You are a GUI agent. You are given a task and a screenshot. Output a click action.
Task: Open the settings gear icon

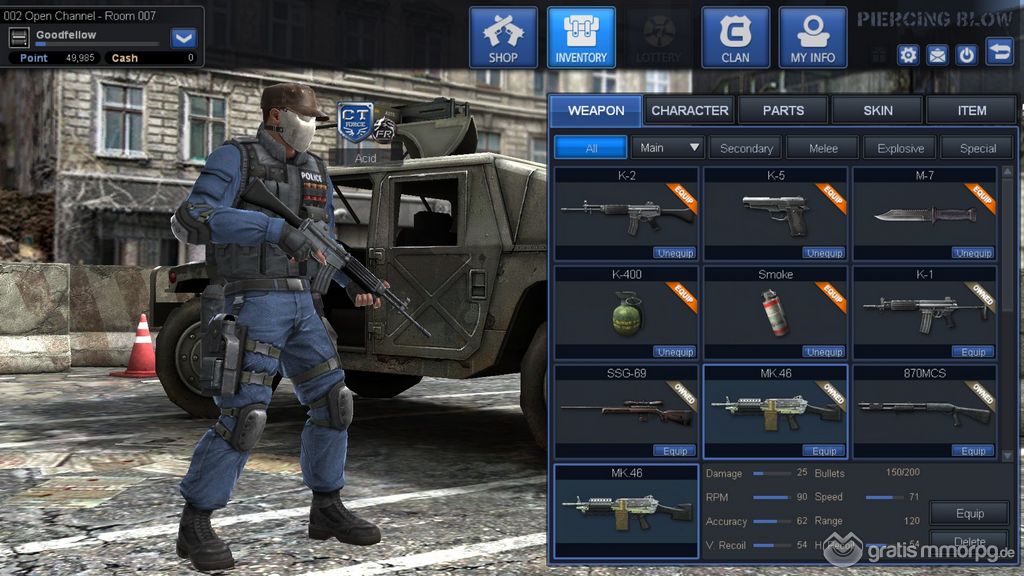tap(908, 55)
